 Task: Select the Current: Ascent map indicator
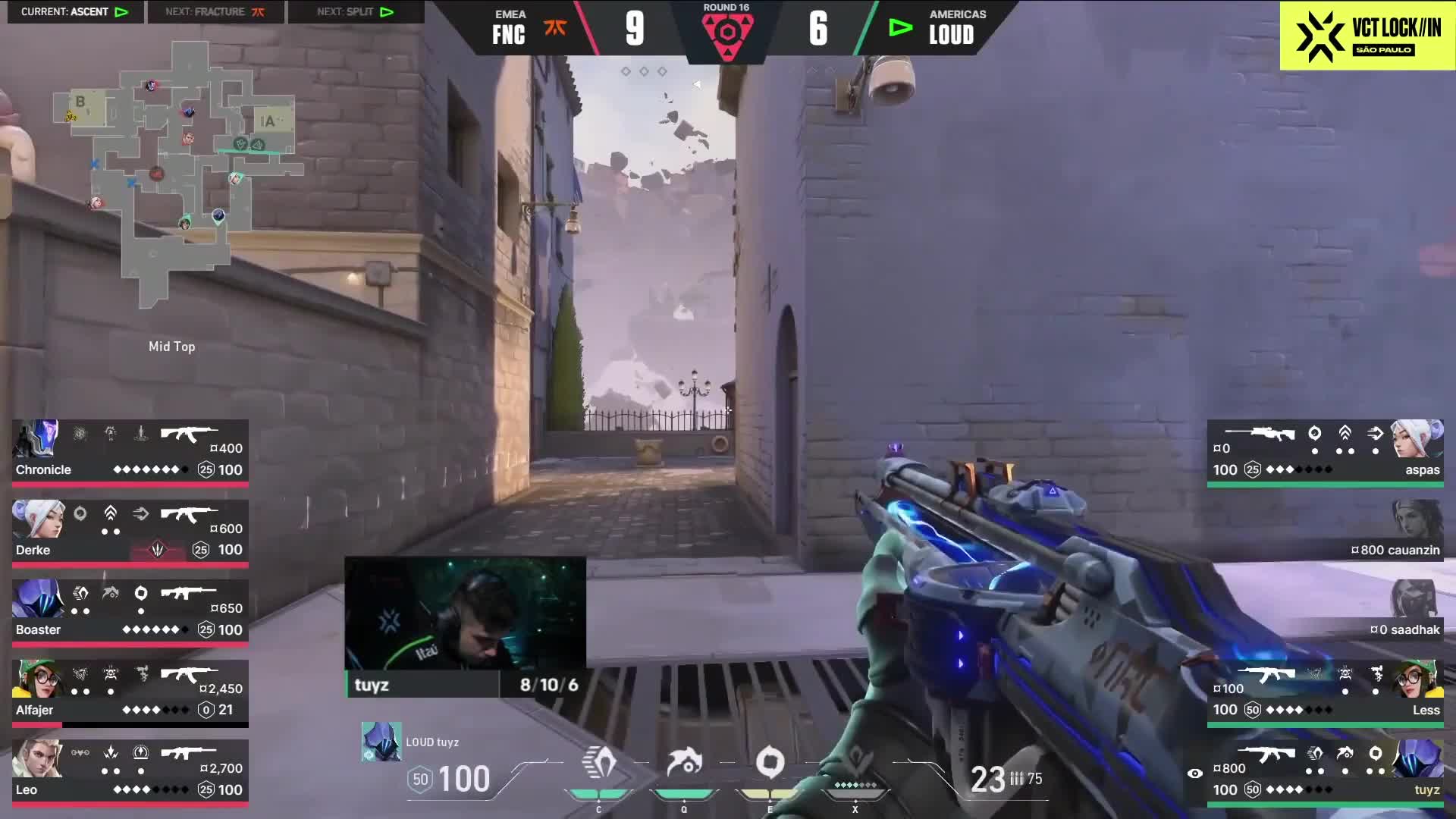75,12
